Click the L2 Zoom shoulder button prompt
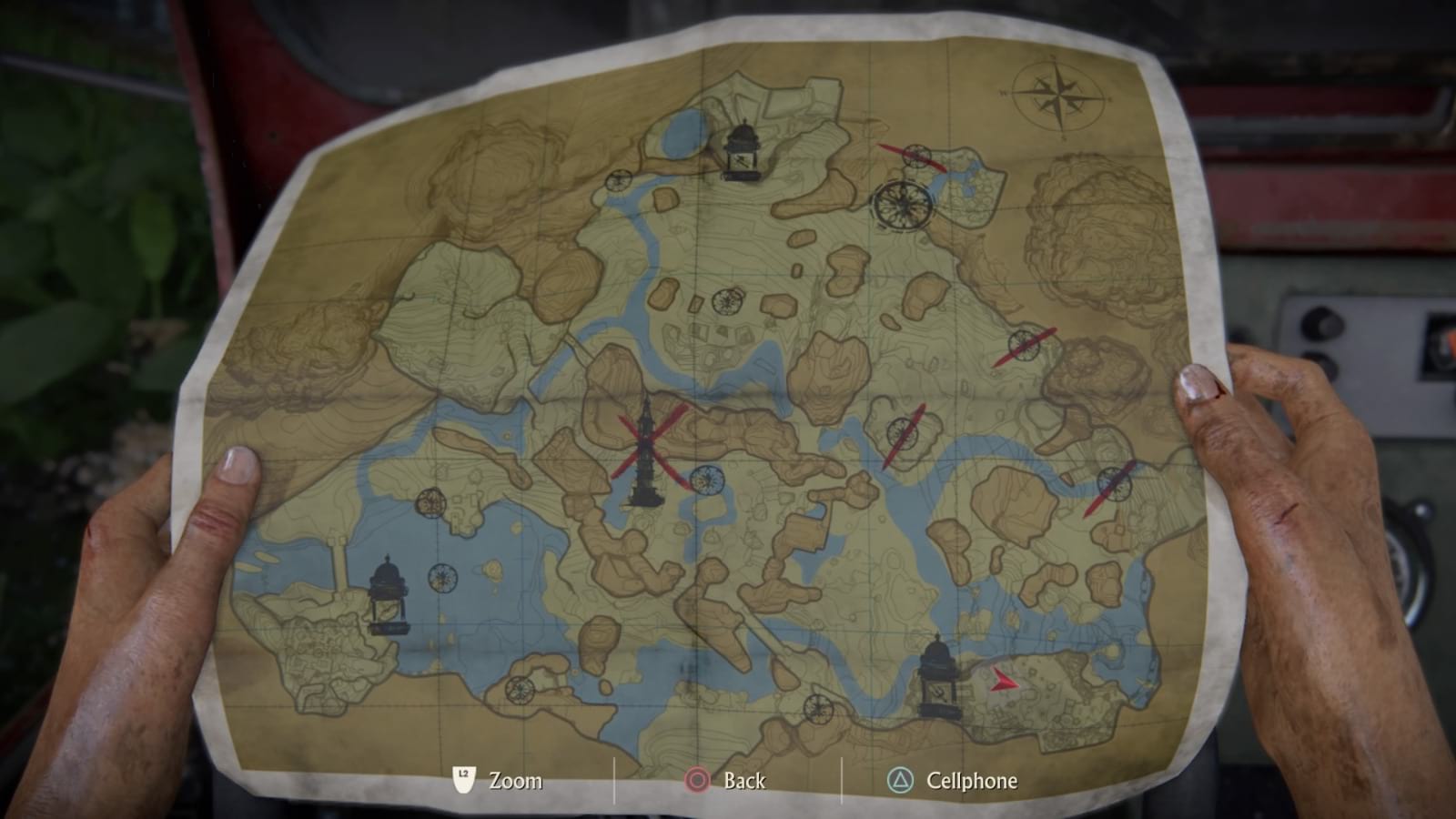This screenshot has height=819, width=1456. (462, 780)
